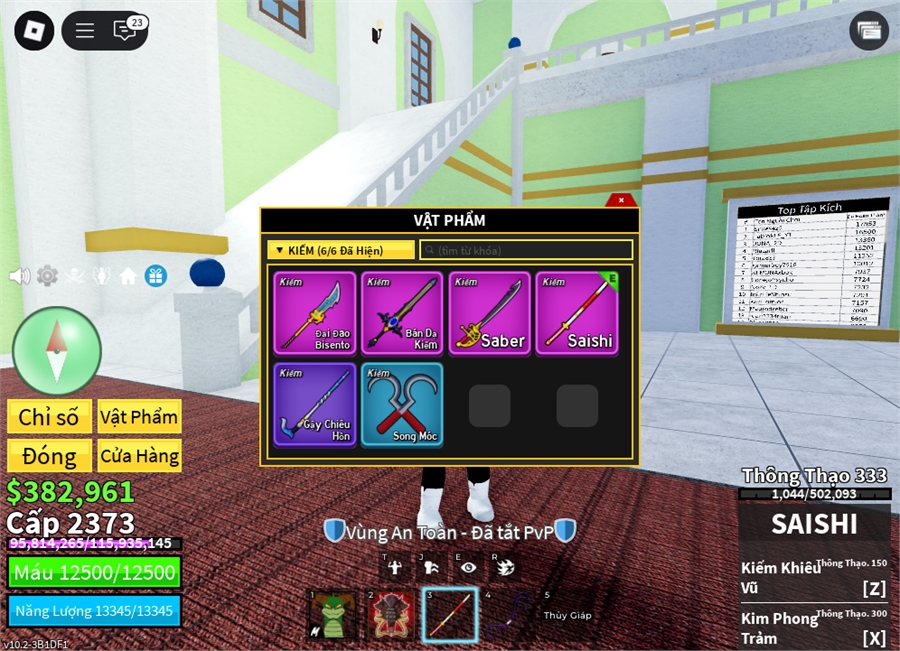Choose the Song Móc hooks item
The image size is (900, 651).
point(402,404)
